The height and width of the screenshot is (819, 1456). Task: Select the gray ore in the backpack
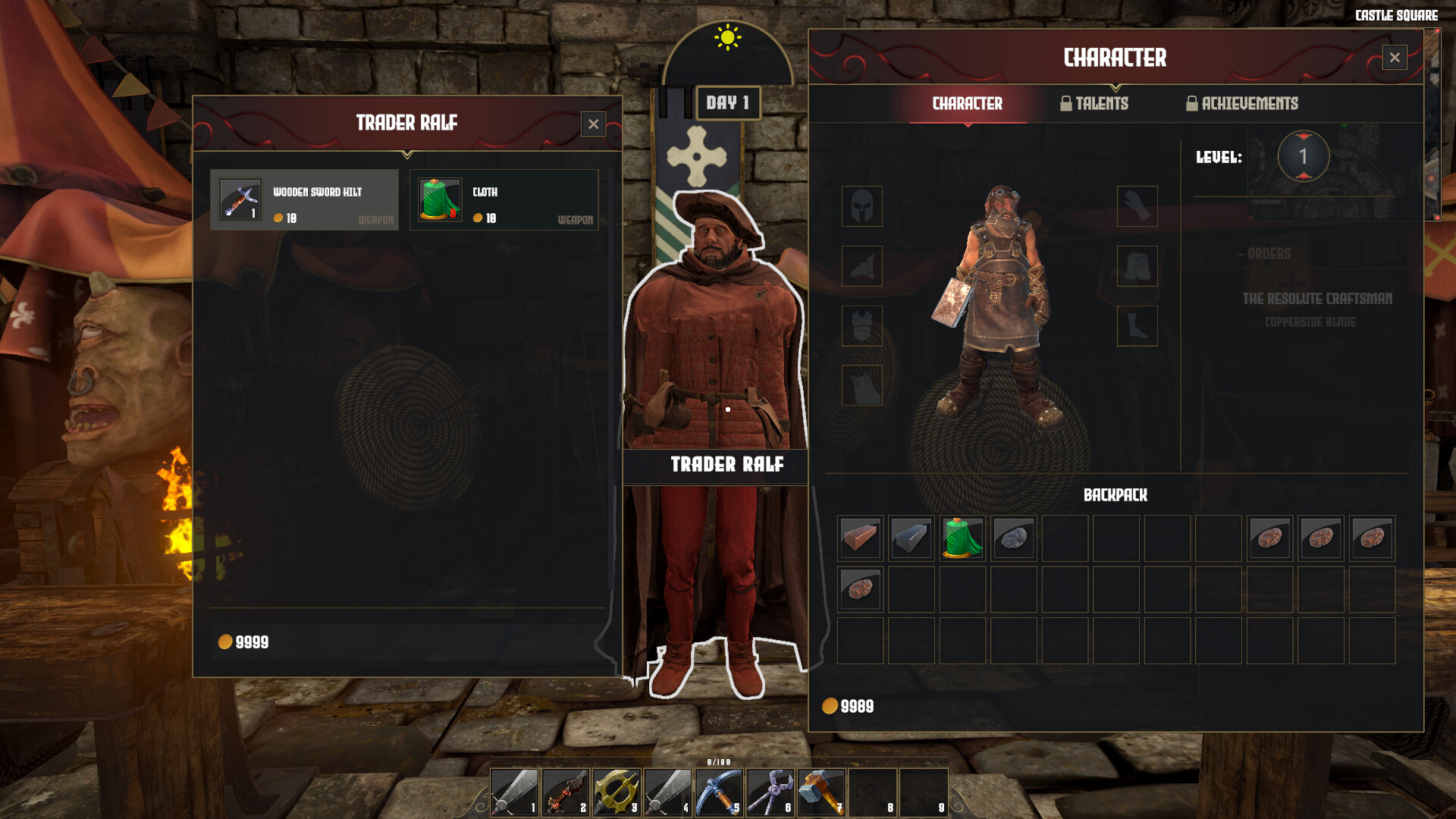click(1015, 538)
